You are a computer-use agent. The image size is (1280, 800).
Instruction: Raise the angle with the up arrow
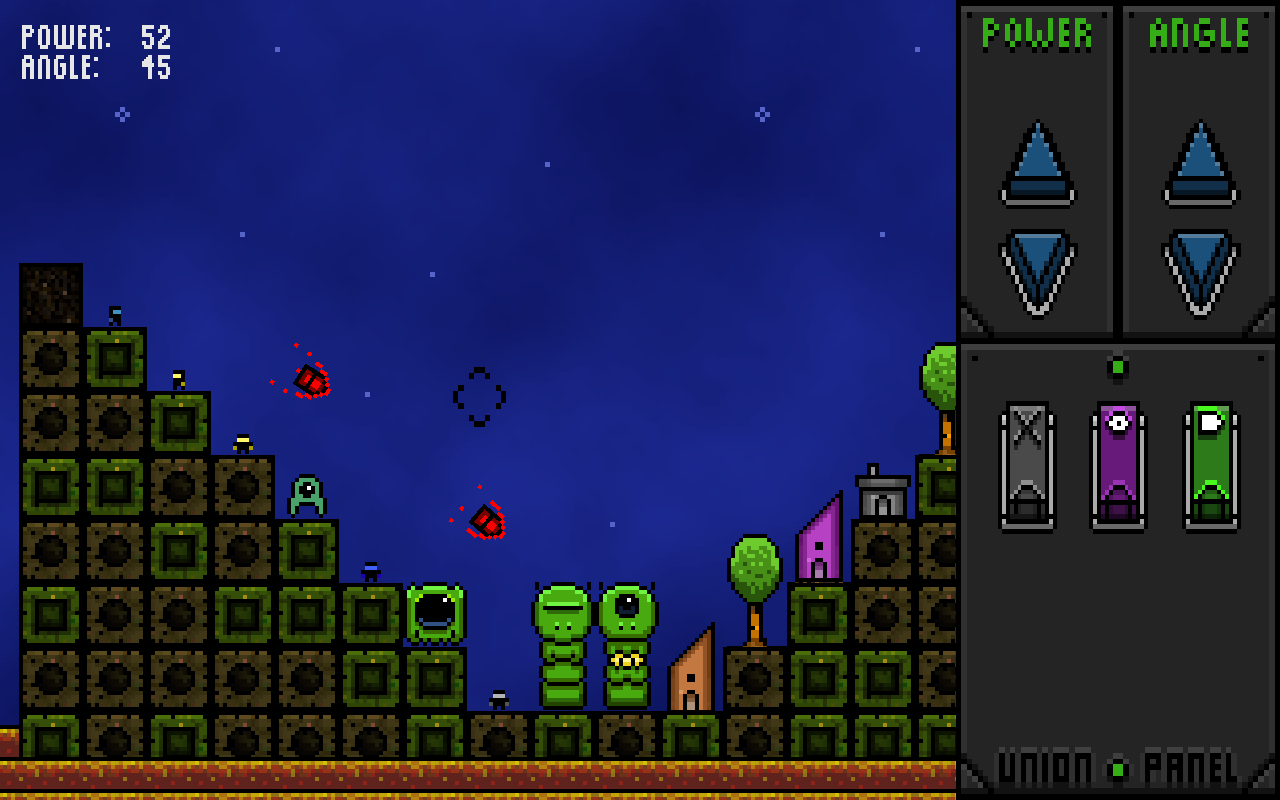click(1200, 165)
